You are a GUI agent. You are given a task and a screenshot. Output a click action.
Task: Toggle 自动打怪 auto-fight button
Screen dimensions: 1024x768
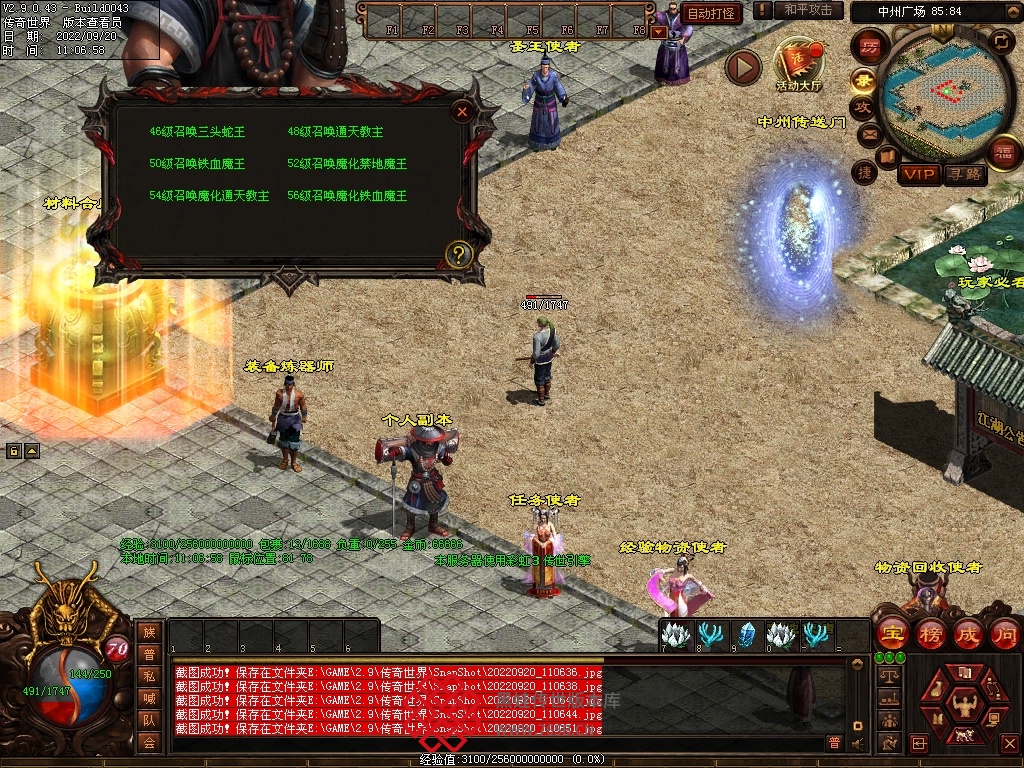(712, 14)
